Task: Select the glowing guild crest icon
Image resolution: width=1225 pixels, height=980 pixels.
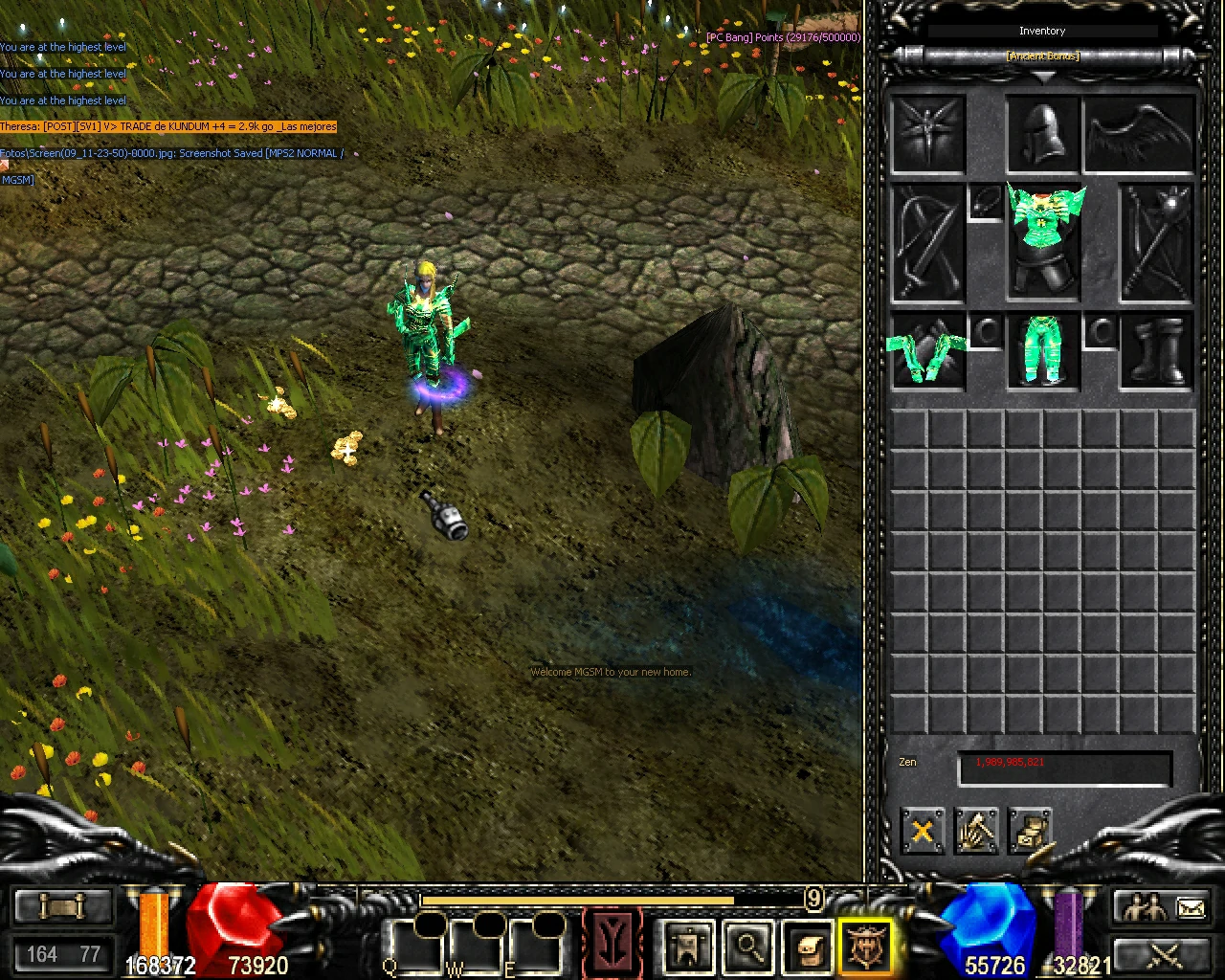Action: click(866, 947)
